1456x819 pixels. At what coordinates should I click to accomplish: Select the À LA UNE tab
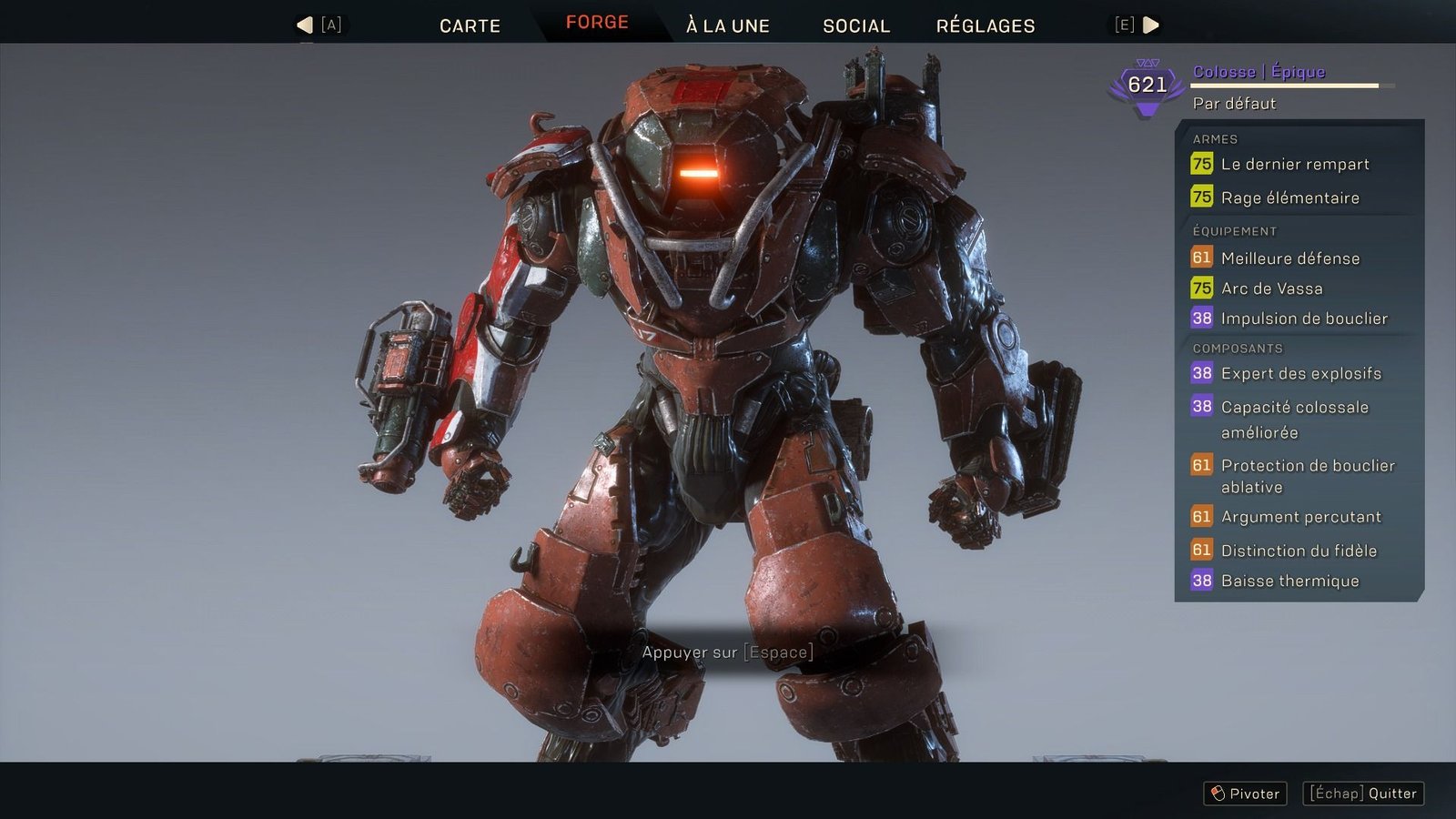coord(727,25)
